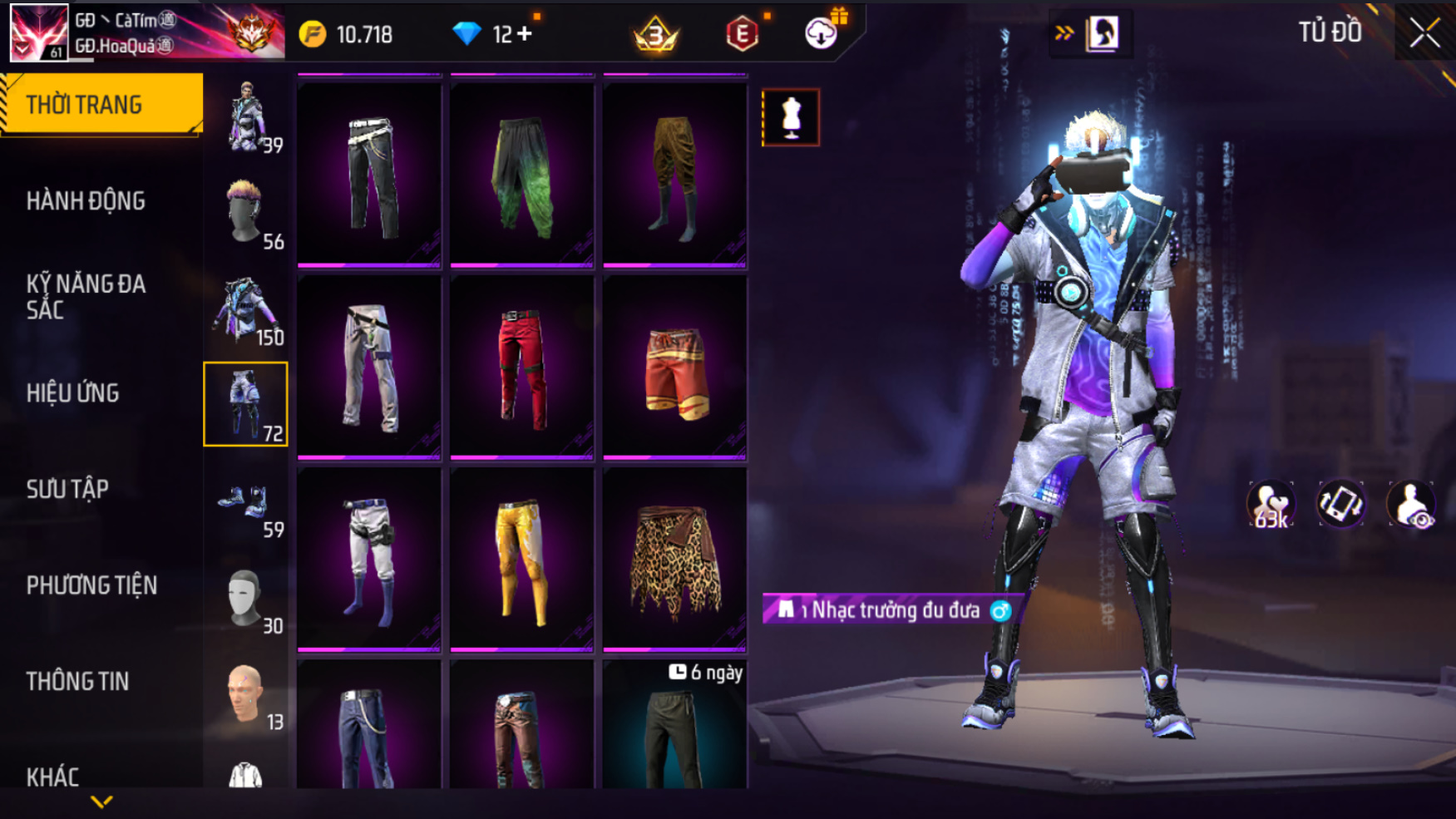Select the Hiệu Ứng tab
The height and width of the screenshot is (819, 1456).
[73, 393]
